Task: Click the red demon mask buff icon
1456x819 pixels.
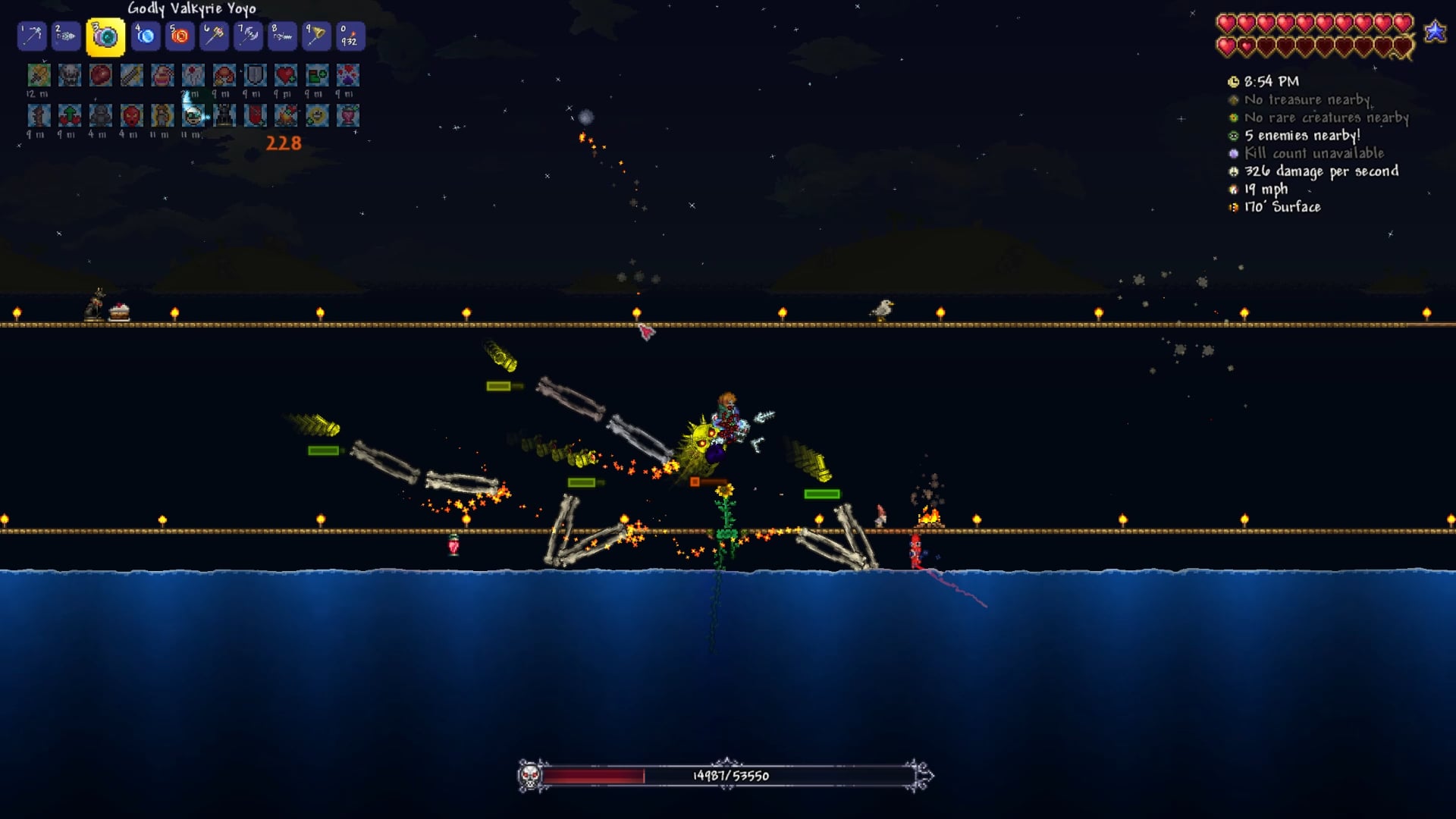Action: point(131,115)
